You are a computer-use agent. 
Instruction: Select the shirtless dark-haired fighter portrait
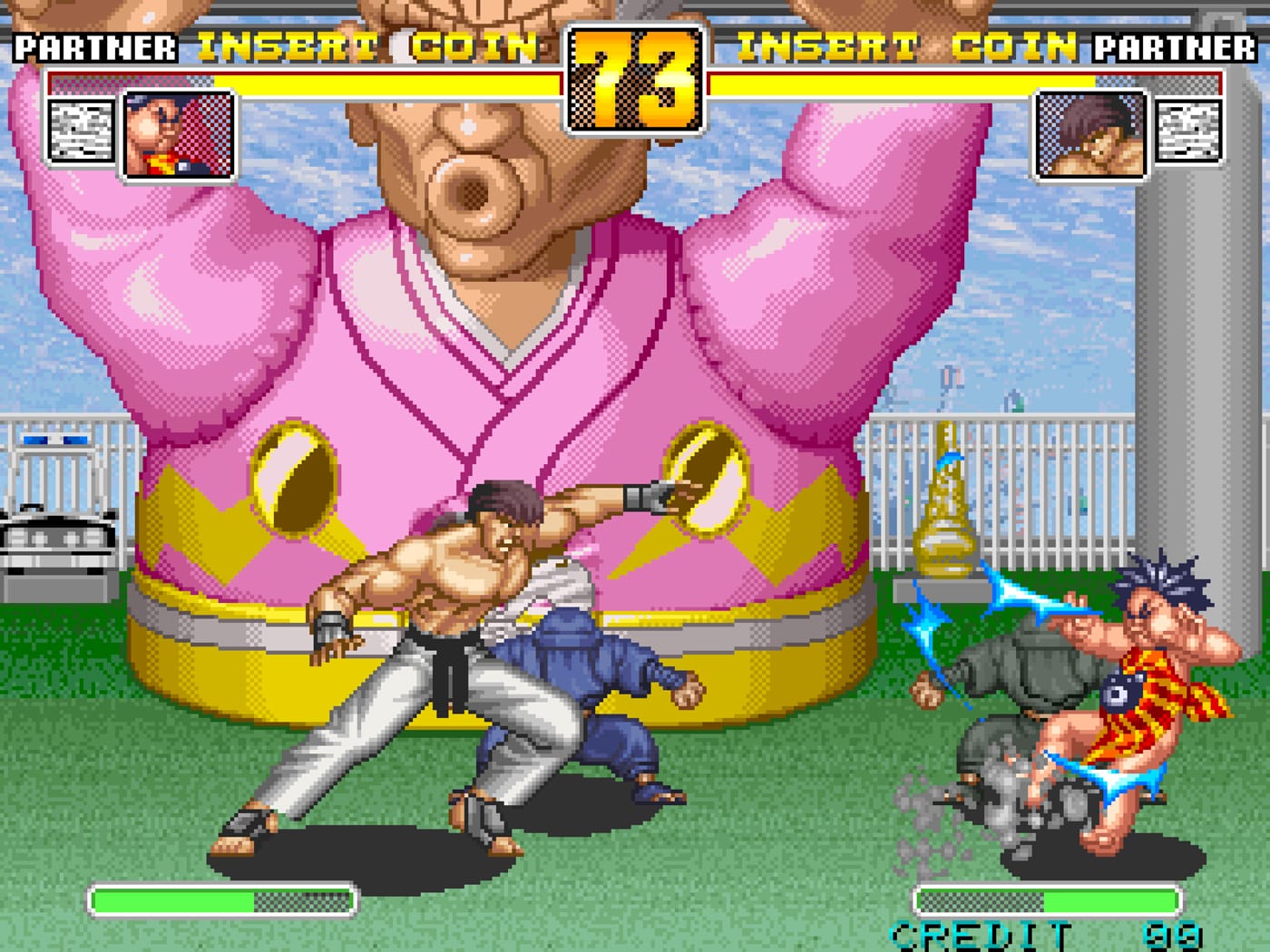click(x=1091, y=136)
